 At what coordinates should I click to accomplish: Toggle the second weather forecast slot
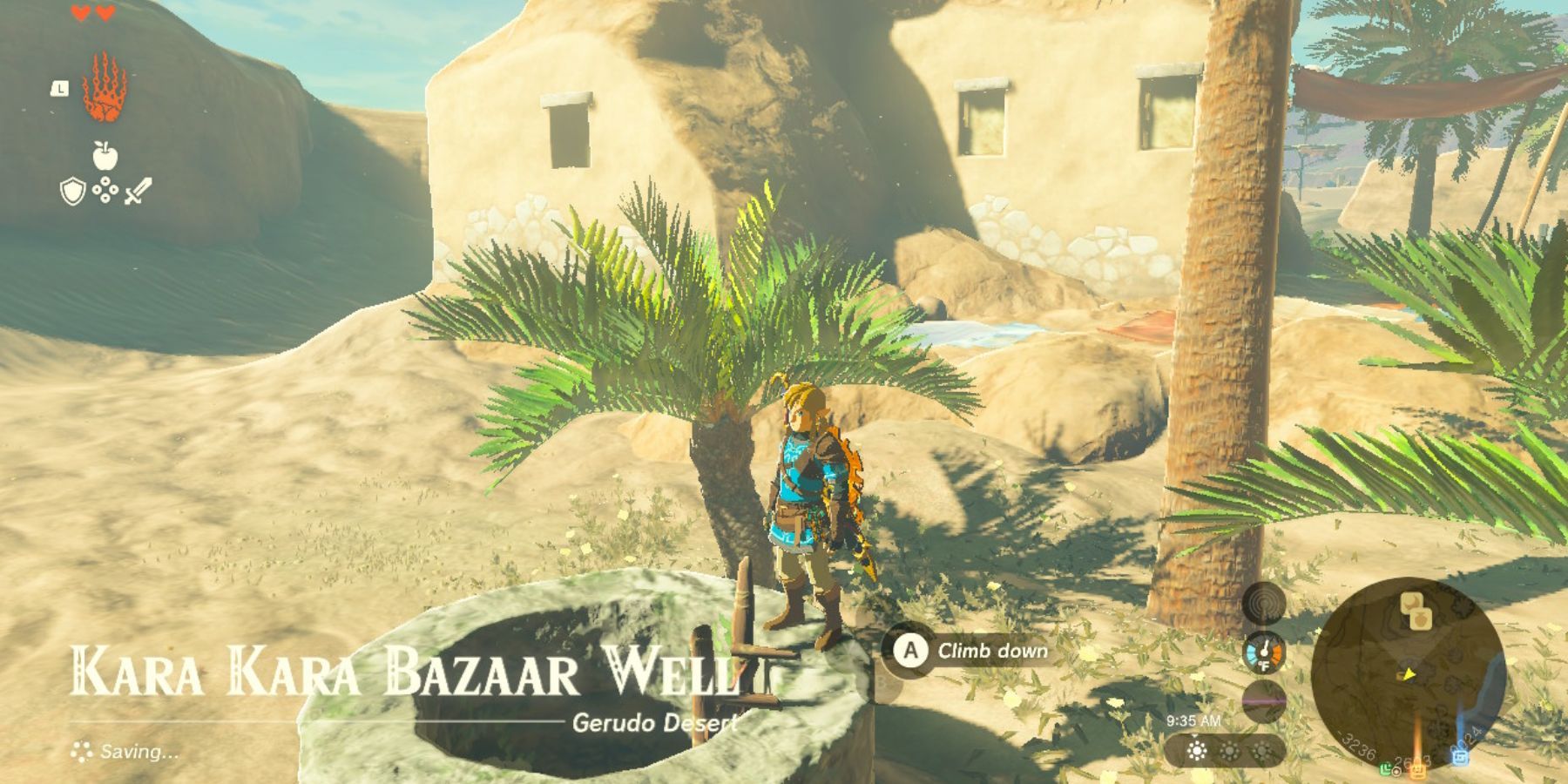pyautogui.click(x=1229, y=750)
